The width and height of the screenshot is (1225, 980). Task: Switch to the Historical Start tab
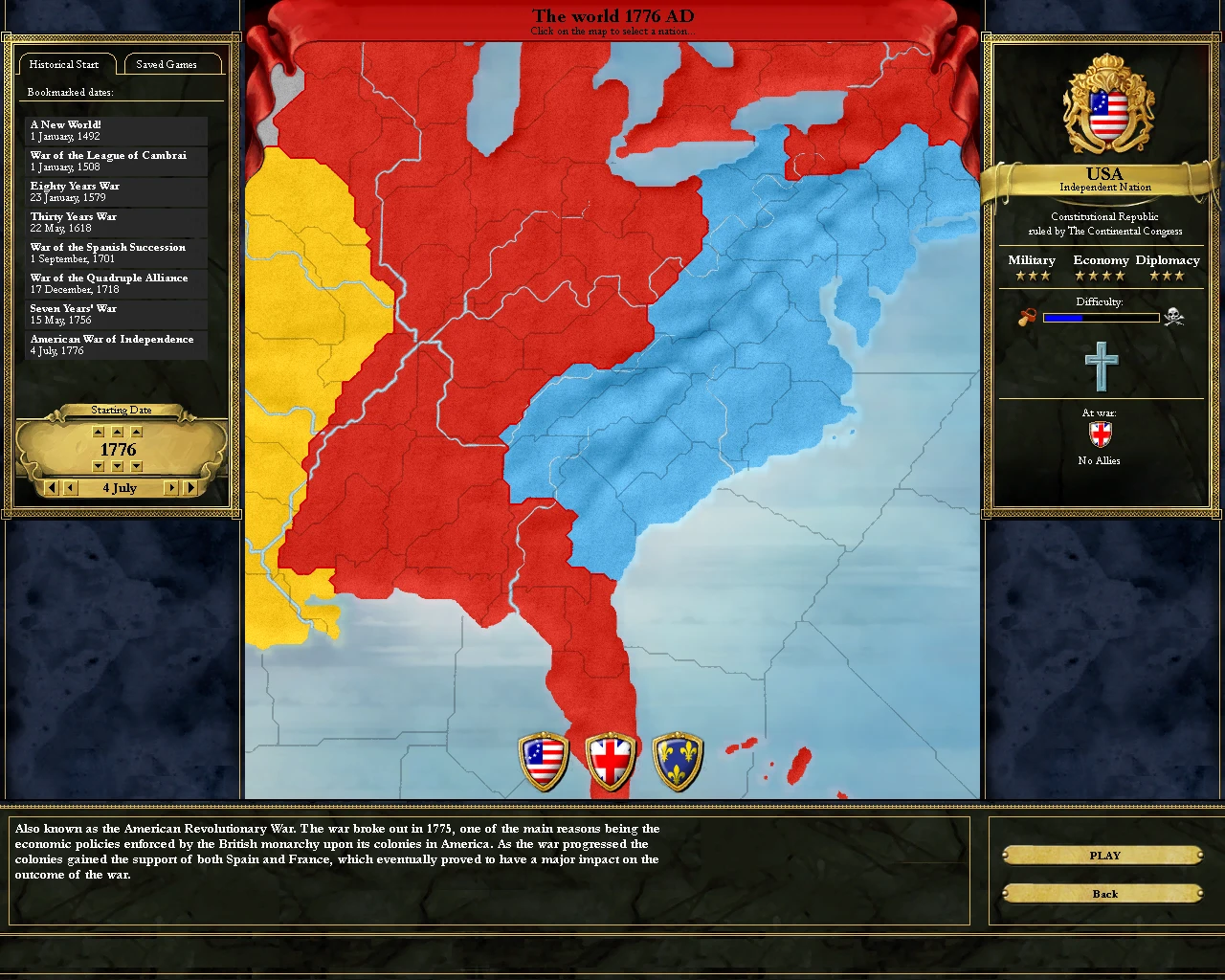pyautogui.click(x=66, y=64)
